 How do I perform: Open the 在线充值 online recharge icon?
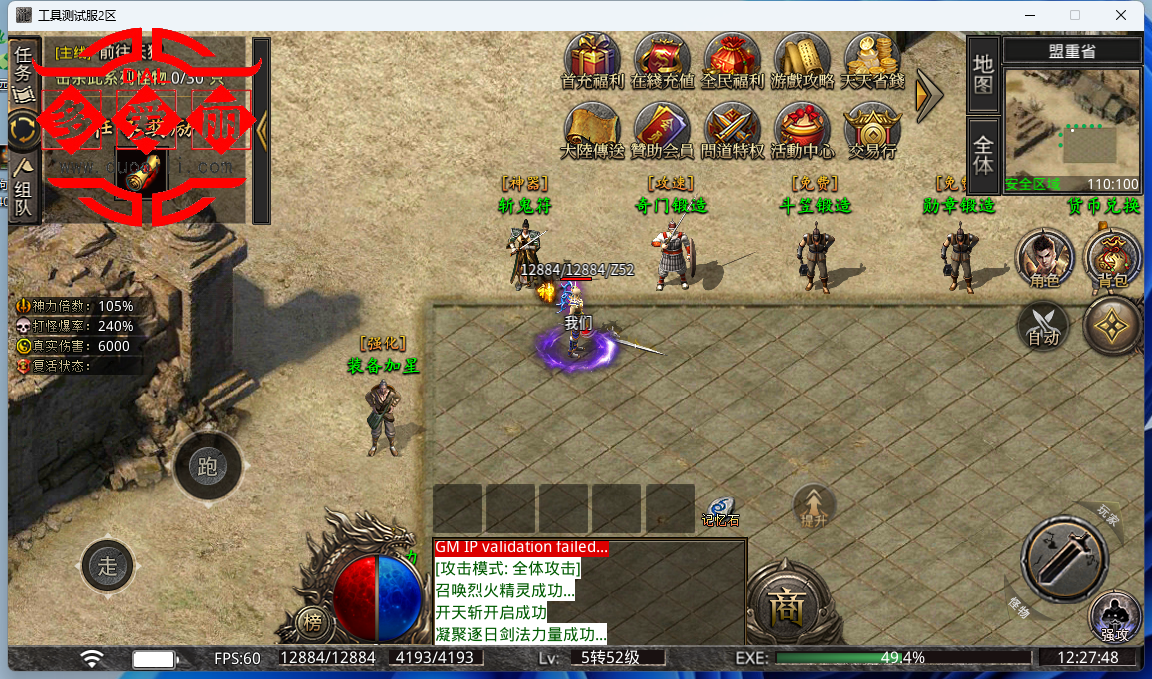662,60
